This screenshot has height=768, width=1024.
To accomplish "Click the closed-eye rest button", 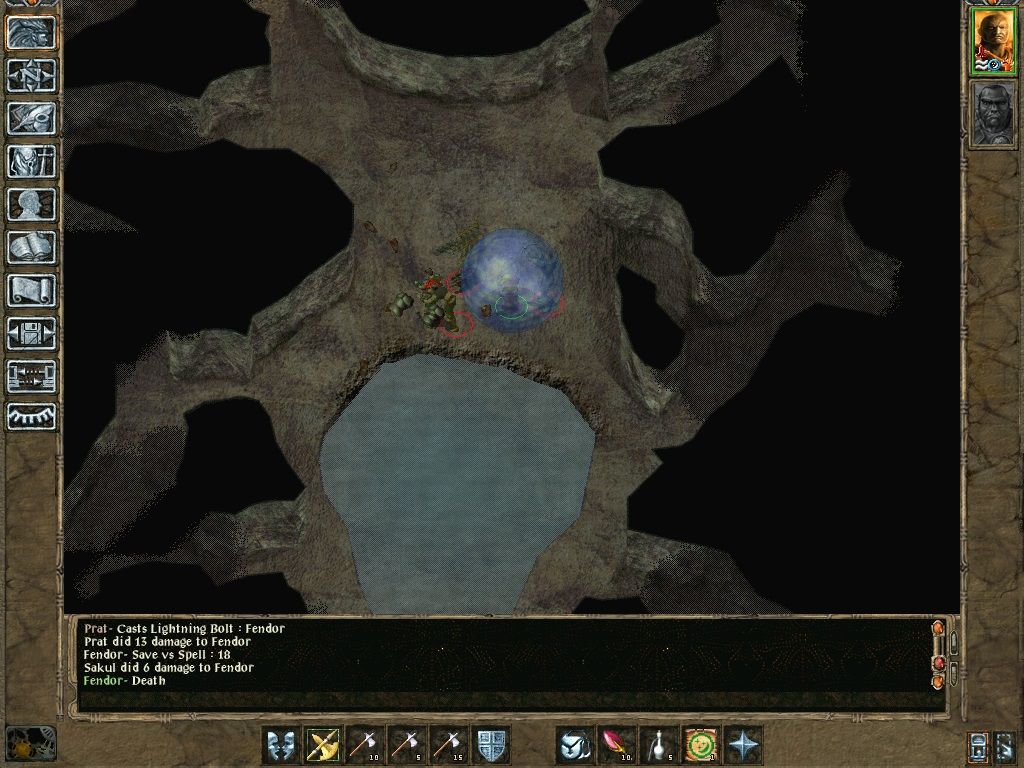I will click(x=31, y=416).
